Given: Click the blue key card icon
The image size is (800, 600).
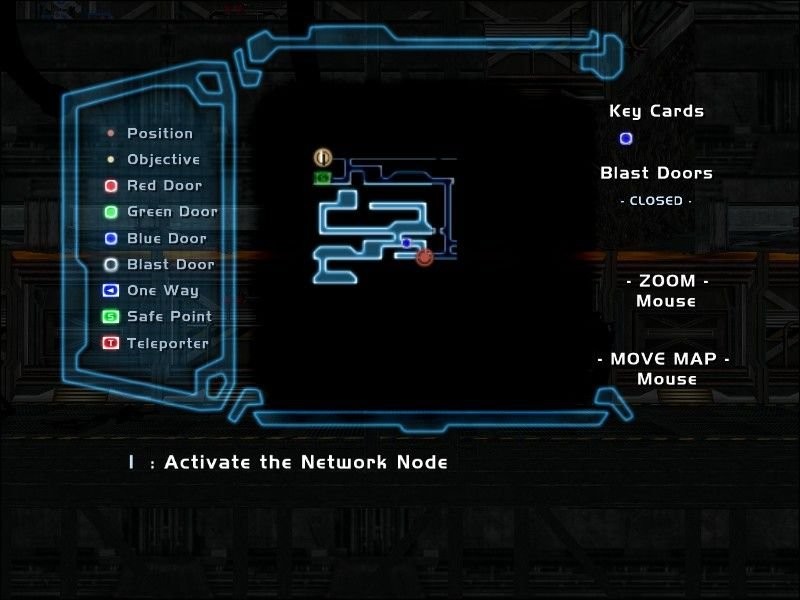Looking at the screenshot, I should 626,139.
